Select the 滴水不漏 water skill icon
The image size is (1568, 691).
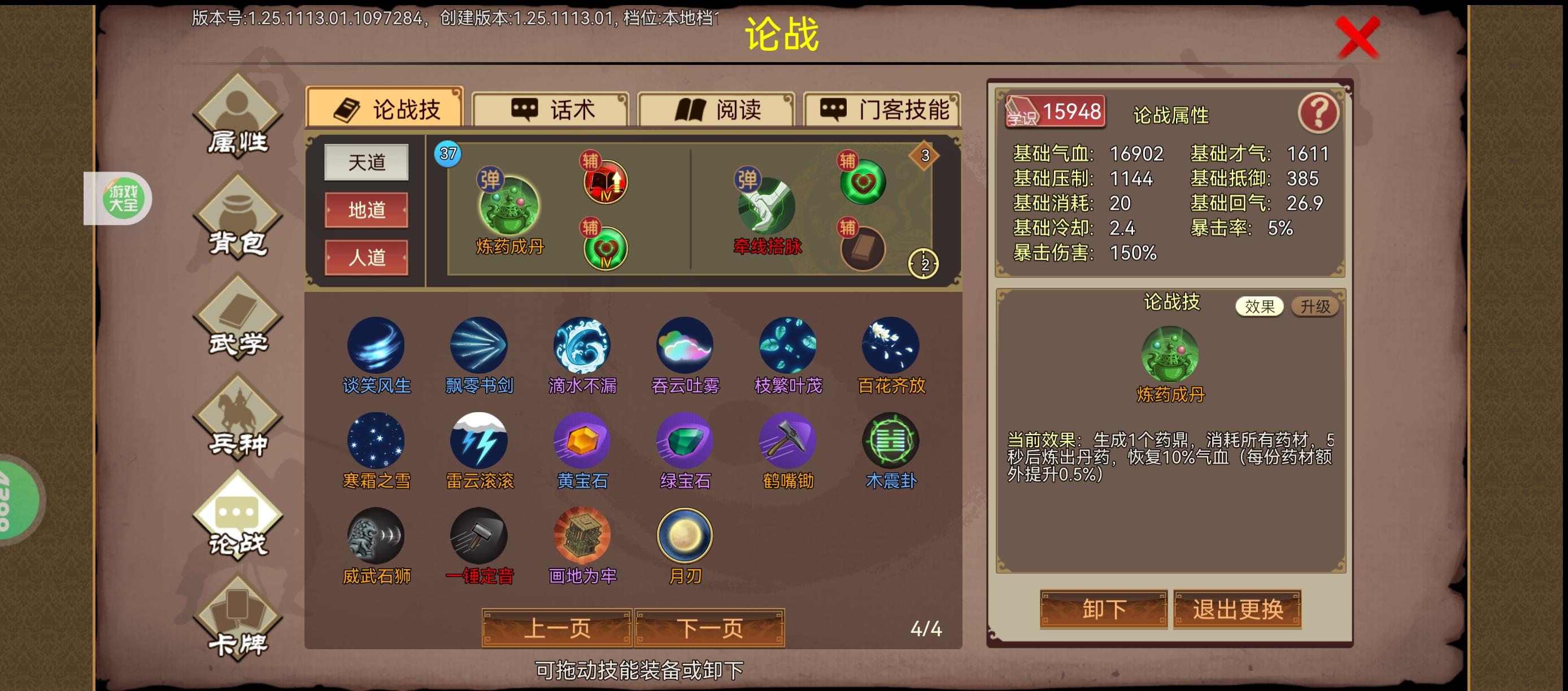click(581, 345)
